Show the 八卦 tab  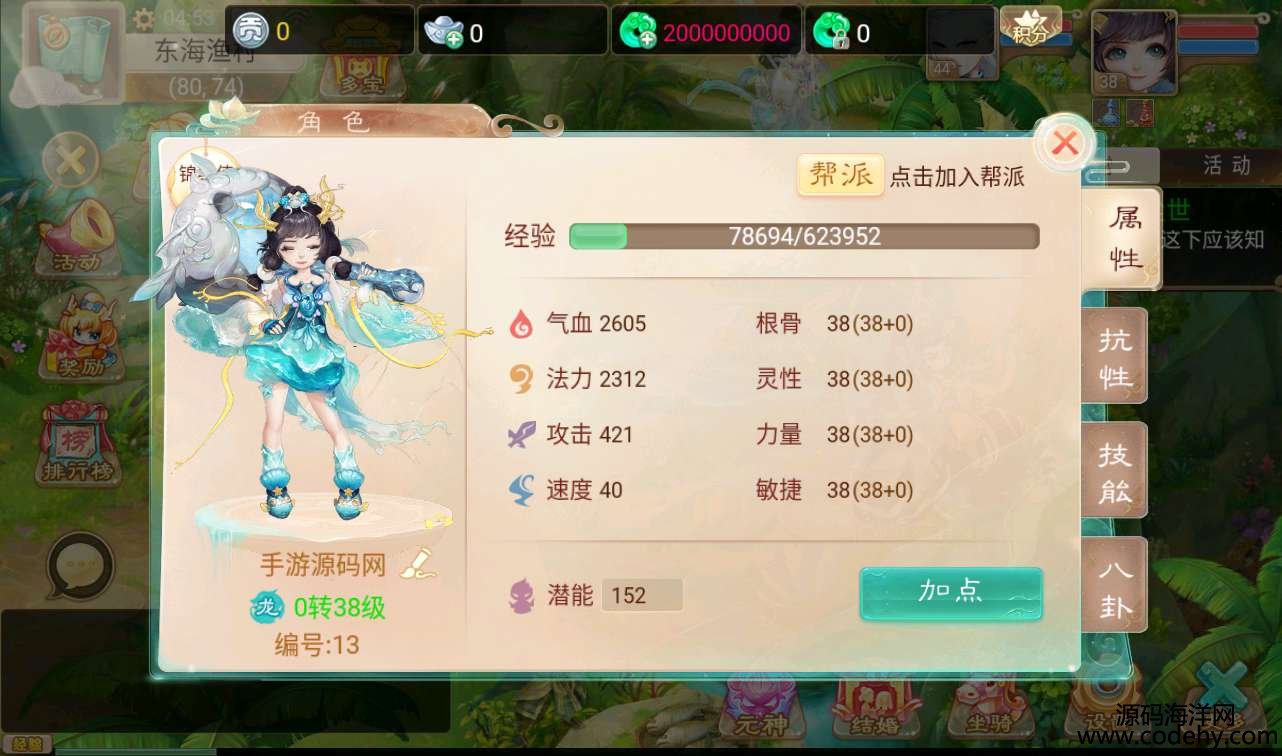point(1115,587)
